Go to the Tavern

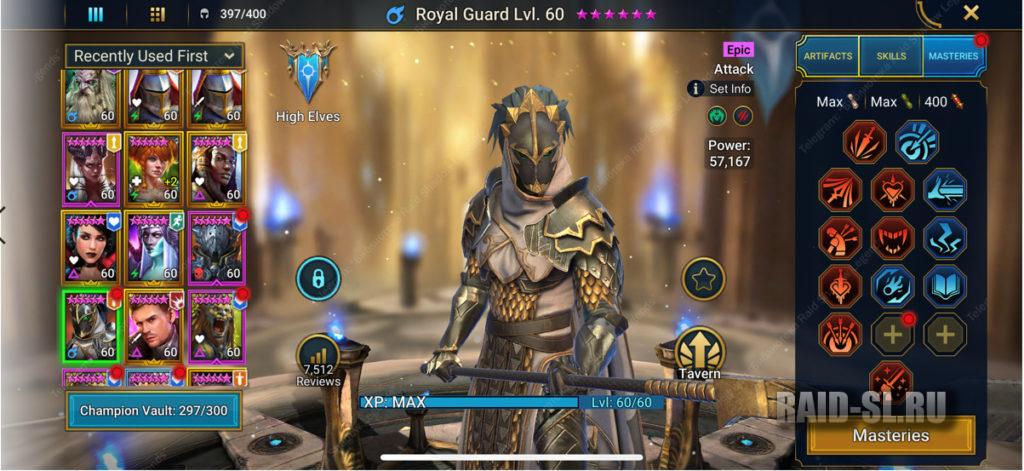pos(700,353)
